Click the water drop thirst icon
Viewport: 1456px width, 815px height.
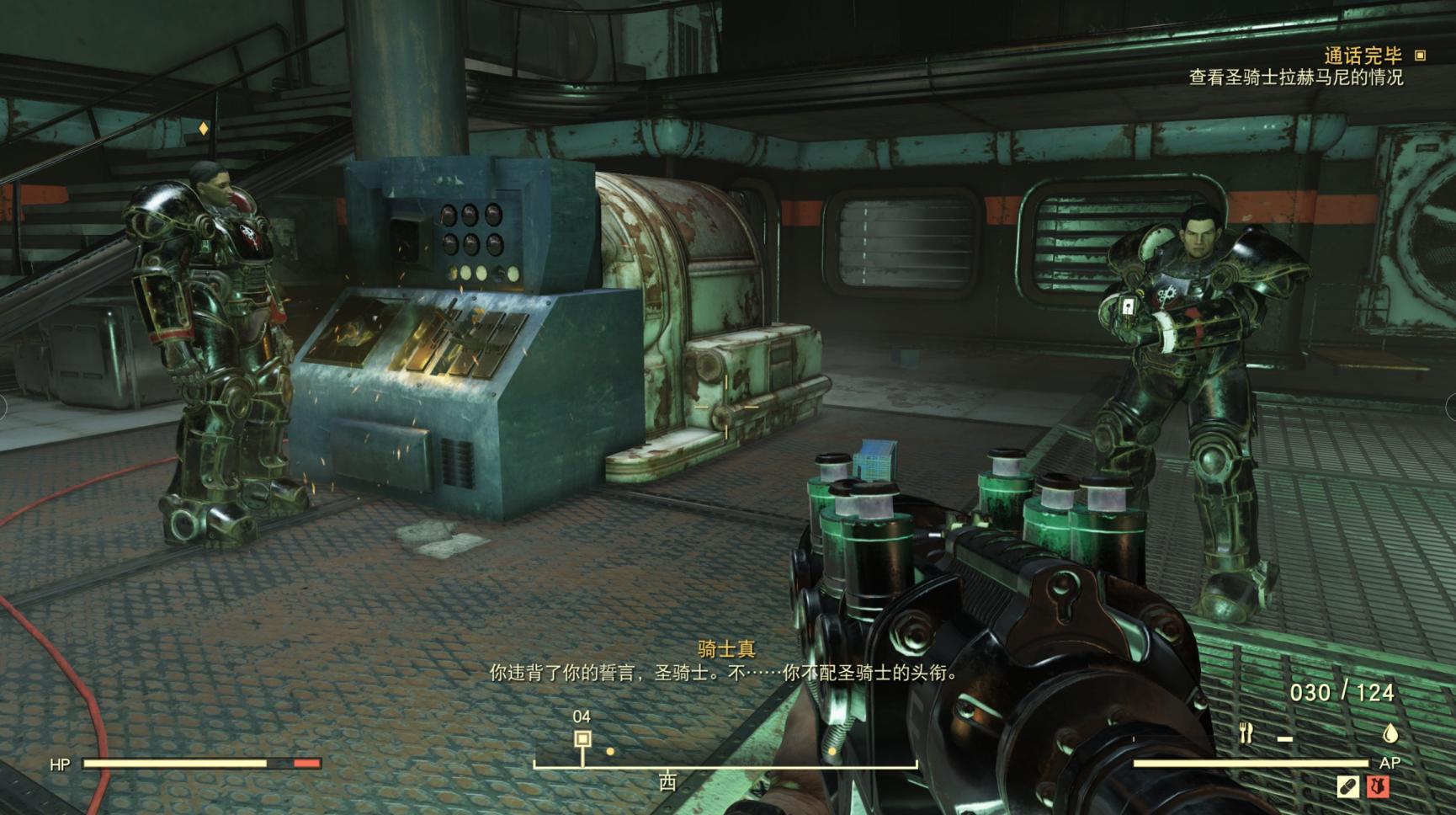(1390, 733)
